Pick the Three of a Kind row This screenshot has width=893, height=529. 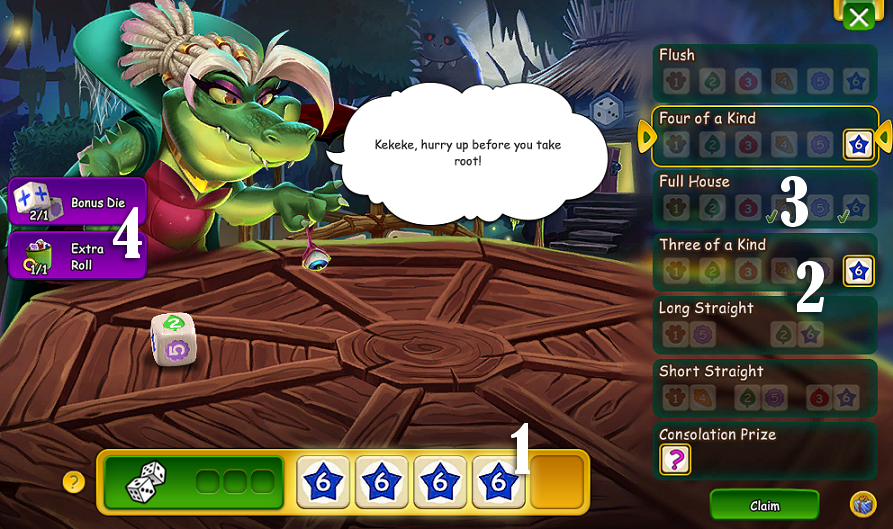click(764, 261)
